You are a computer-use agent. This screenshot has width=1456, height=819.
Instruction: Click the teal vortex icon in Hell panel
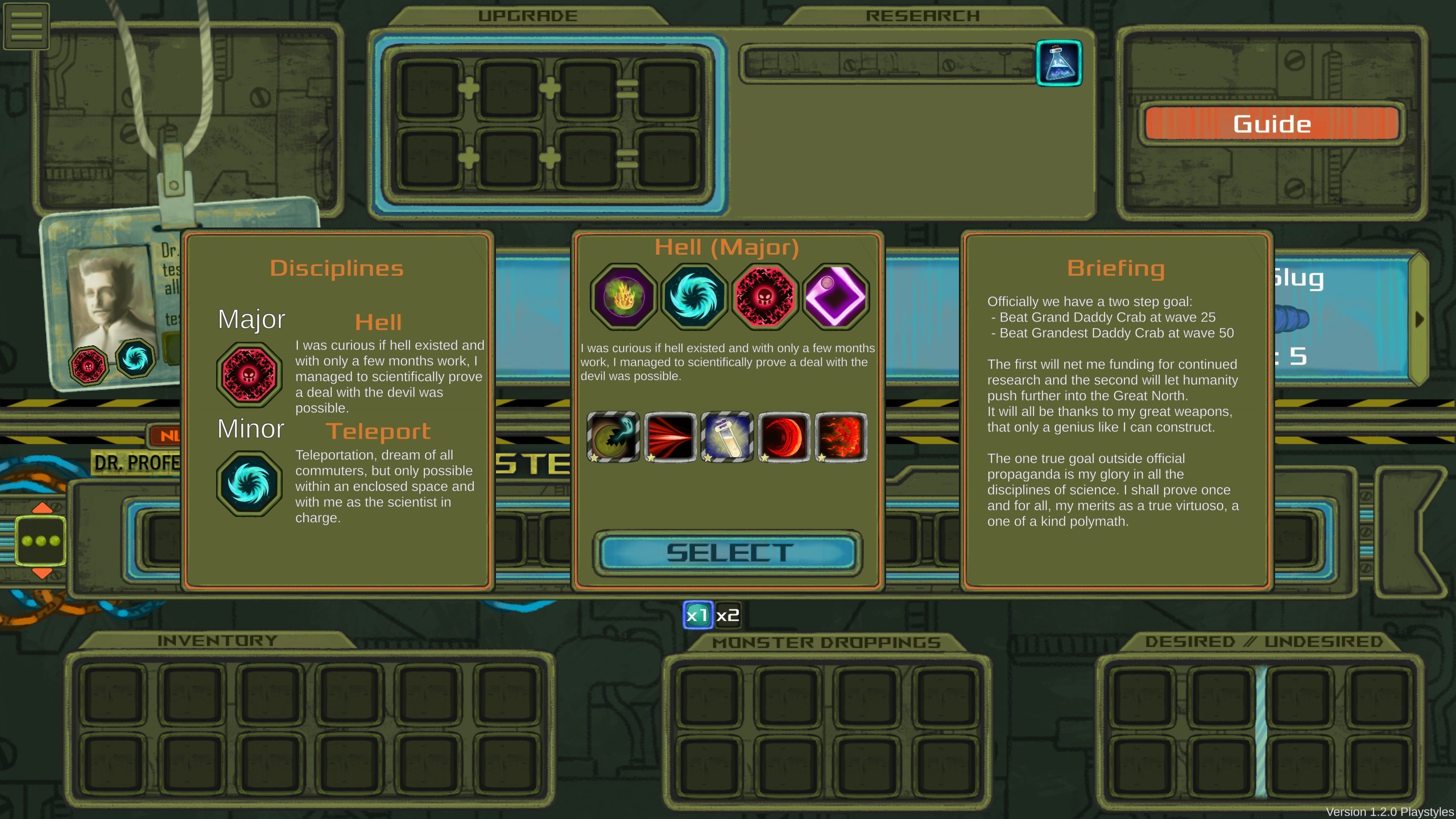pyautogui.click(x=694, y=296)
